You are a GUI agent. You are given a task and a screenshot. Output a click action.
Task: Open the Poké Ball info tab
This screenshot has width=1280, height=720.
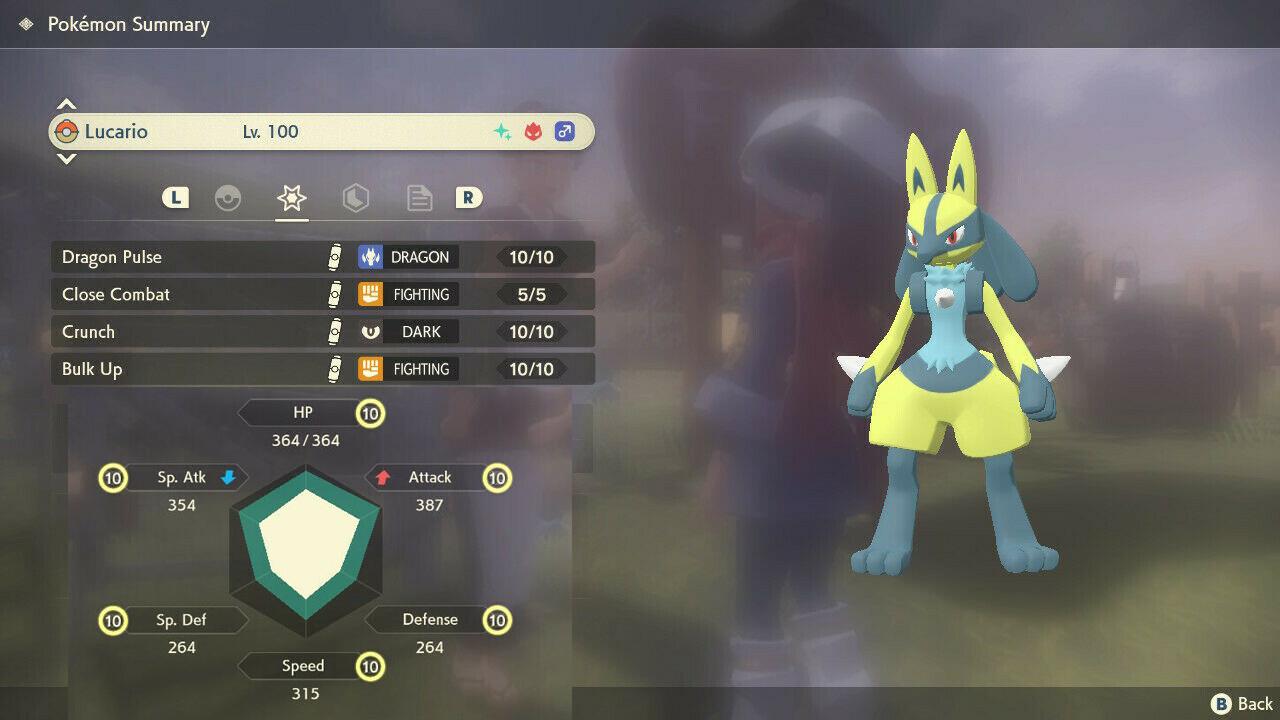click(x=229, y=198)
